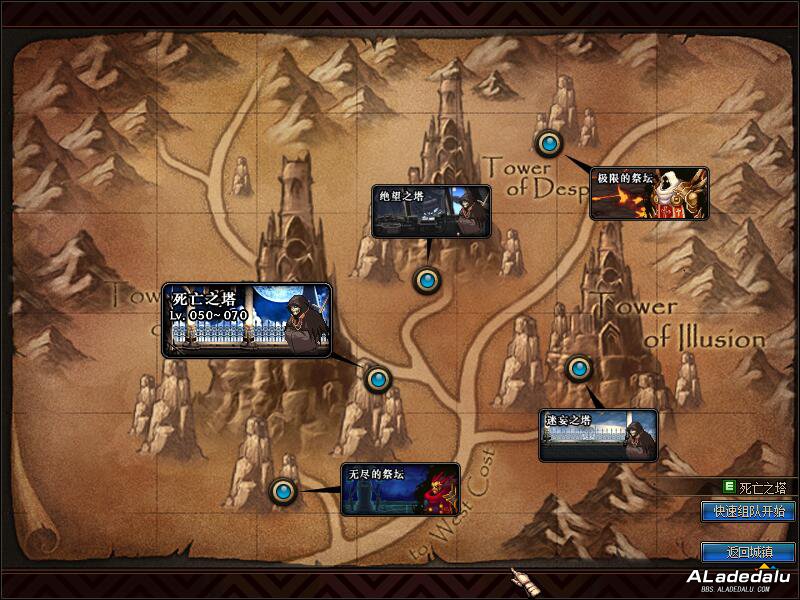Click the blue marker connected to 死亡之塔
Viewport: 800px width, 600px height.
[x=377, y=379]
